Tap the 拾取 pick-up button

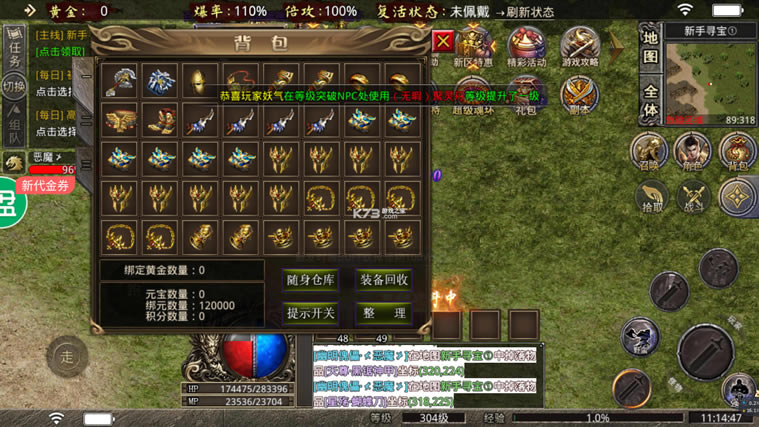pos(652,196)
